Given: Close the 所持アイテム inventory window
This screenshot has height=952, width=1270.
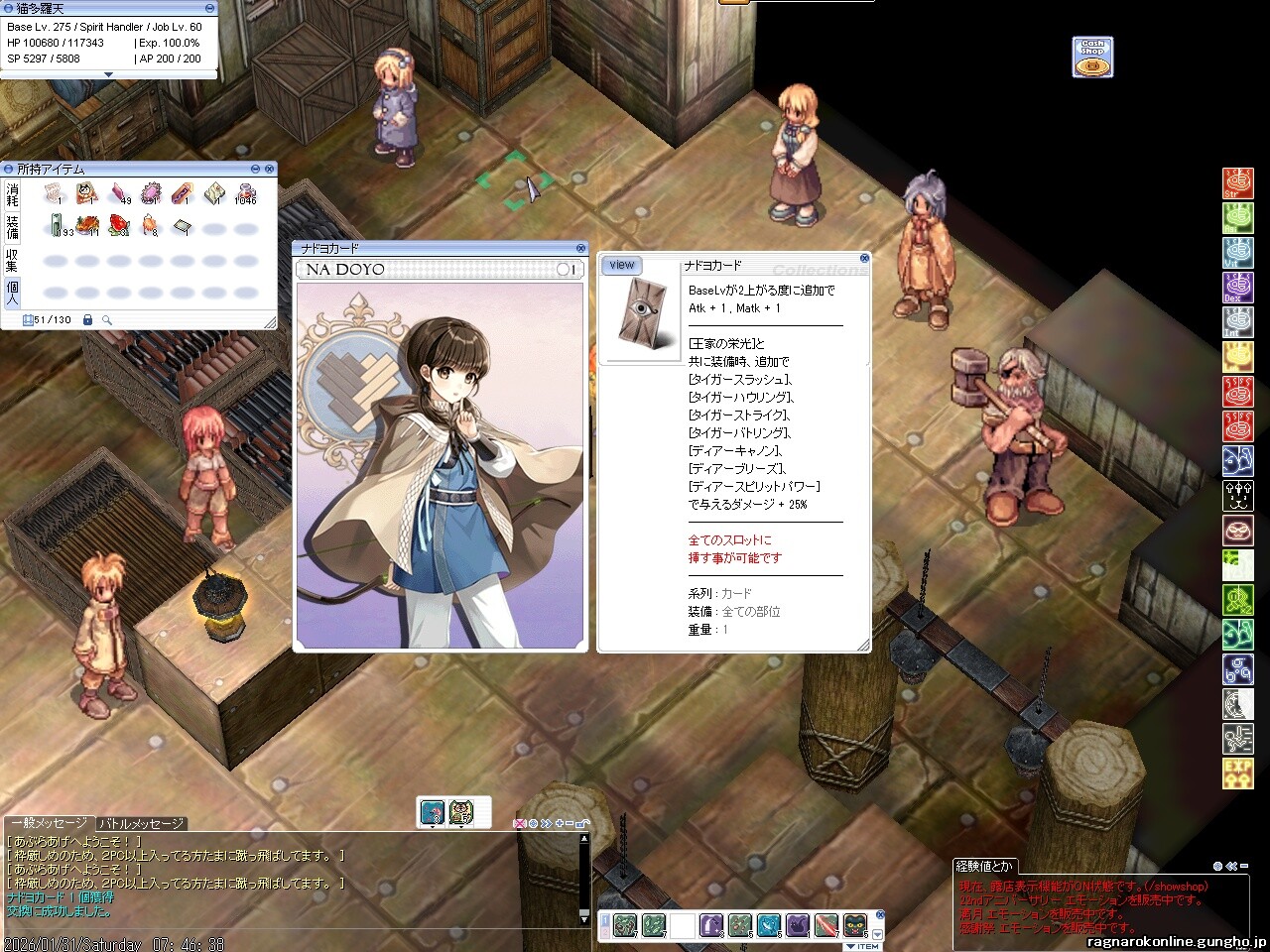Looking at the screenshot, I should click(x=270, y=170).
